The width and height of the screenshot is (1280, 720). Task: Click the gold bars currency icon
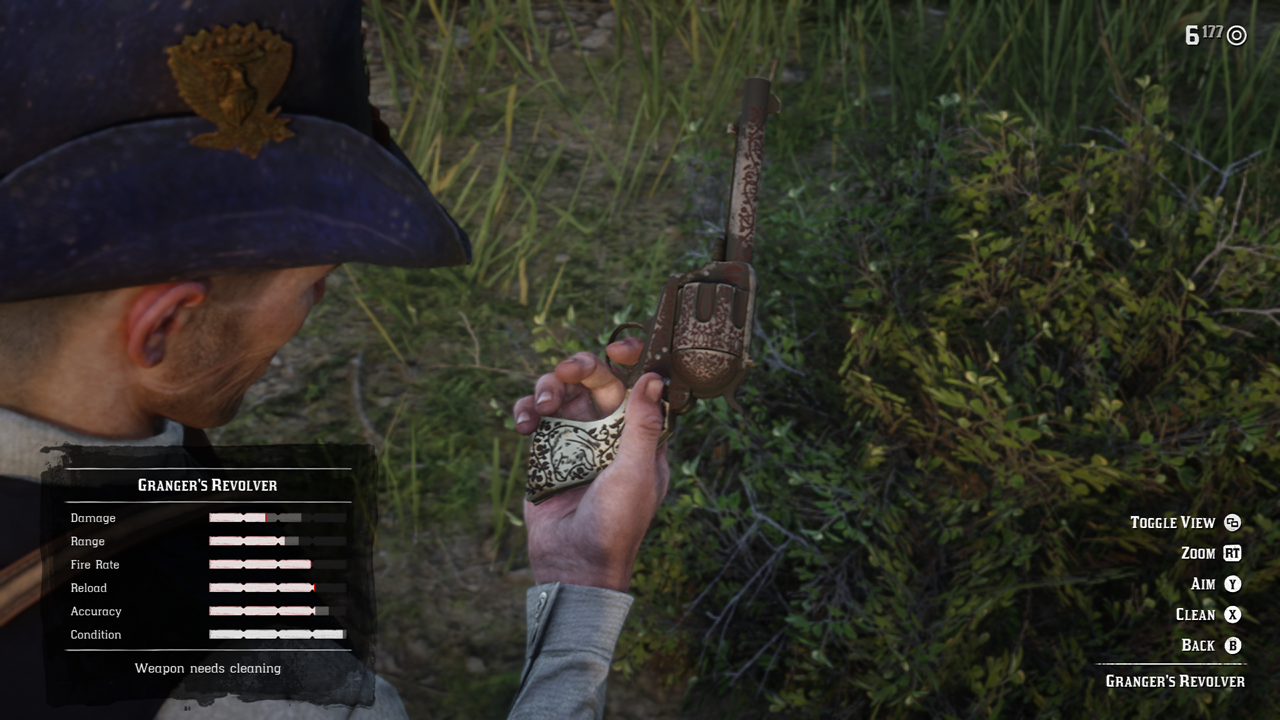coord(1235,33)
